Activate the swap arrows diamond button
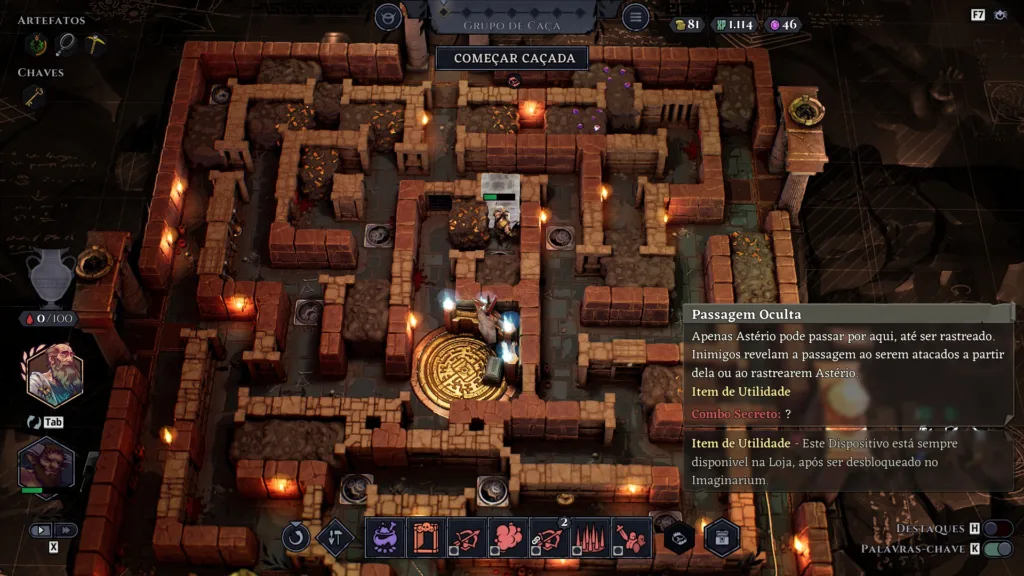The height and width of the screenshot is (576, 1024). 335,537
